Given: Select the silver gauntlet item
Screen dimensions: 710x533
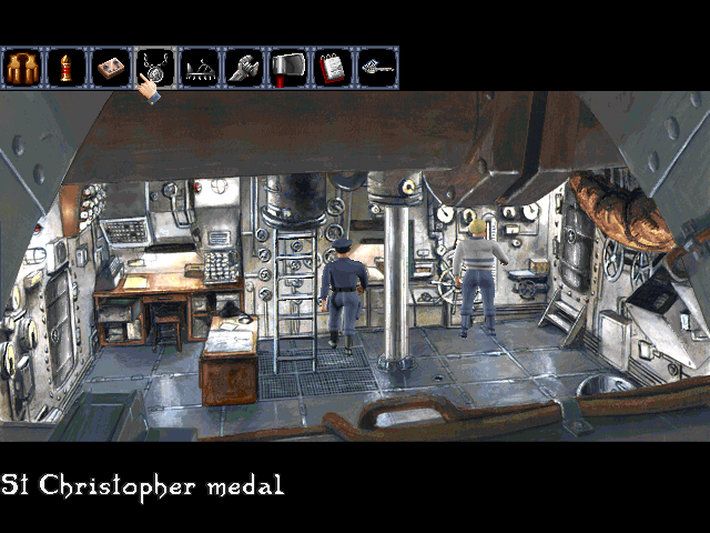Looking at the screenshot, I should point(244,67).
